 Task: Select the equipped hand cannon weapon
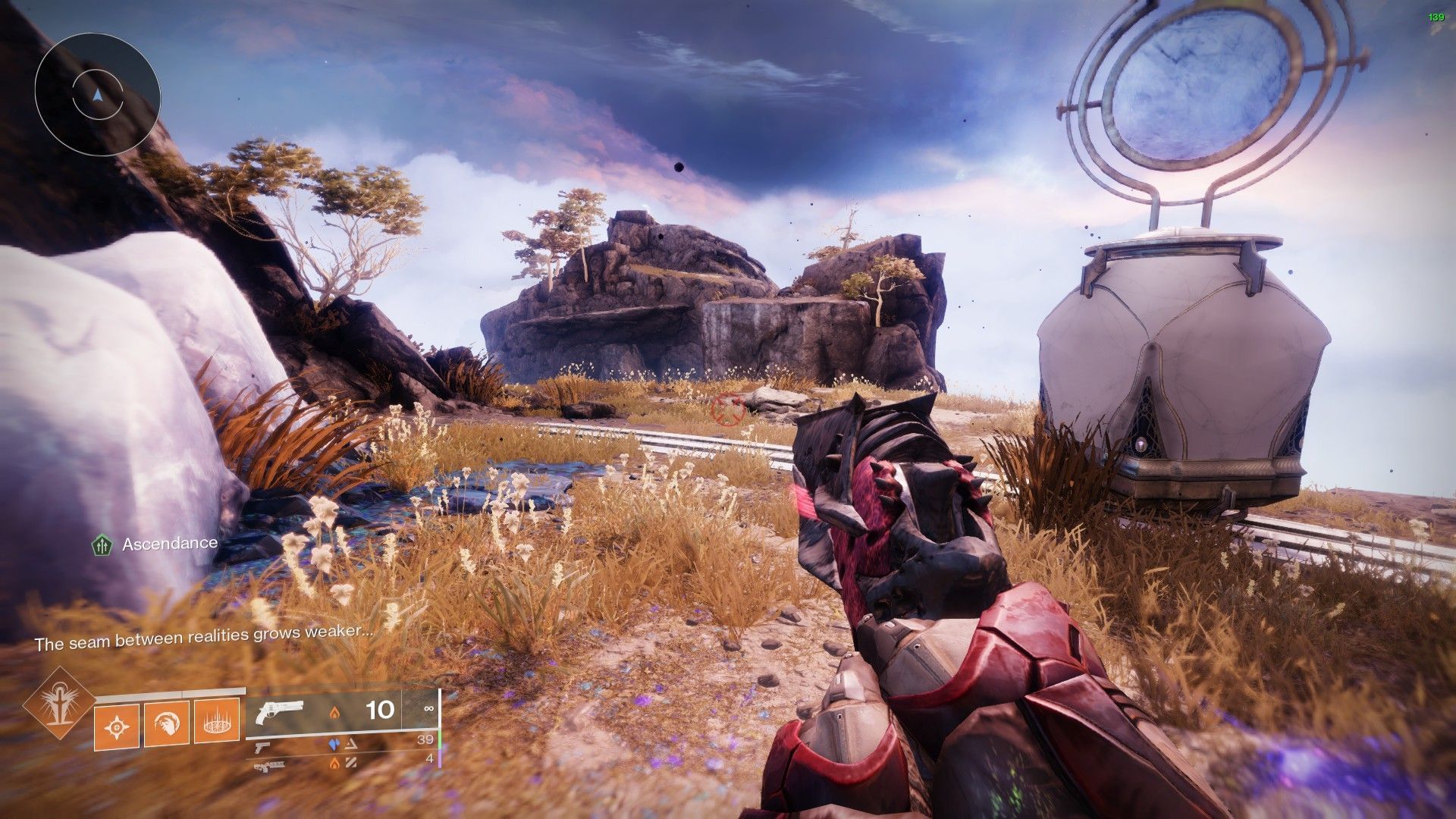click(279, 712)
